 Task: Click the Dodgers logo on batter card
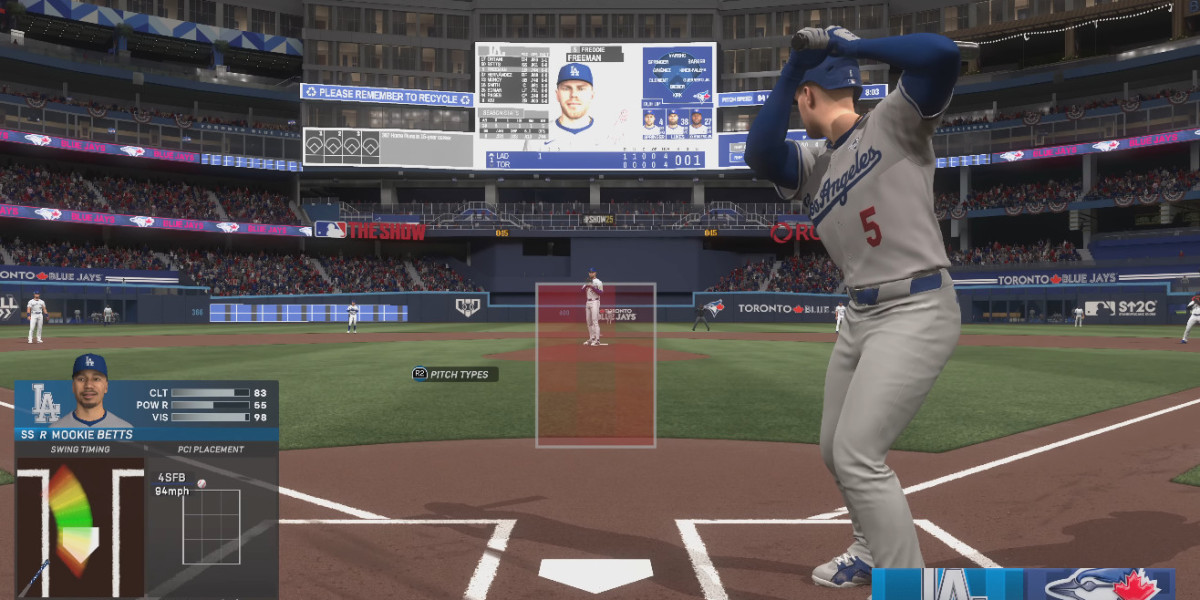(44, 403)
